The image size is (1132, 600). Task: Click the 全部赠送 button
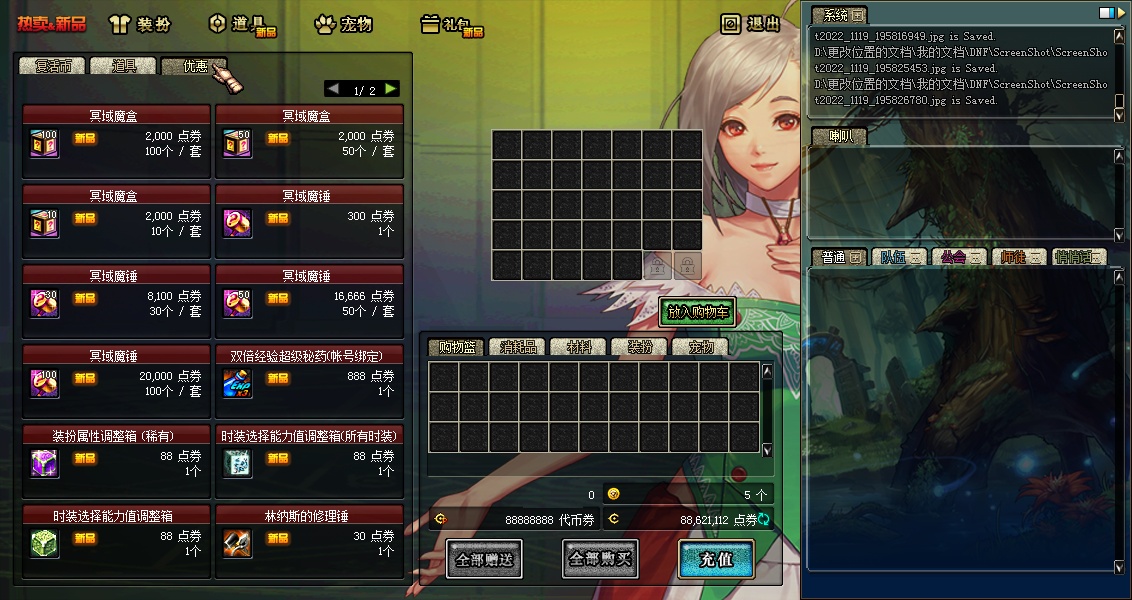[484, 559]
